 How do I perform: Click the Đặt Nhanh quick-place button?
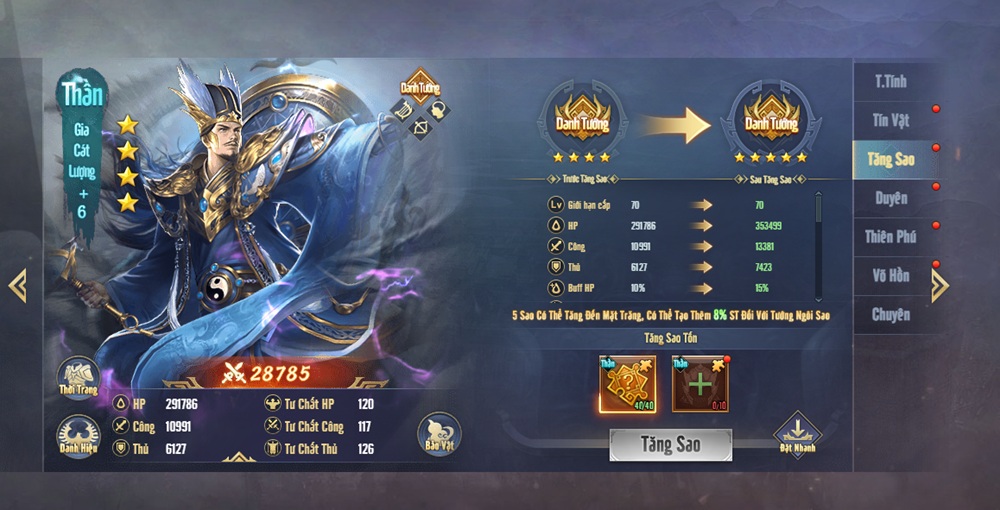pos(797,434)
